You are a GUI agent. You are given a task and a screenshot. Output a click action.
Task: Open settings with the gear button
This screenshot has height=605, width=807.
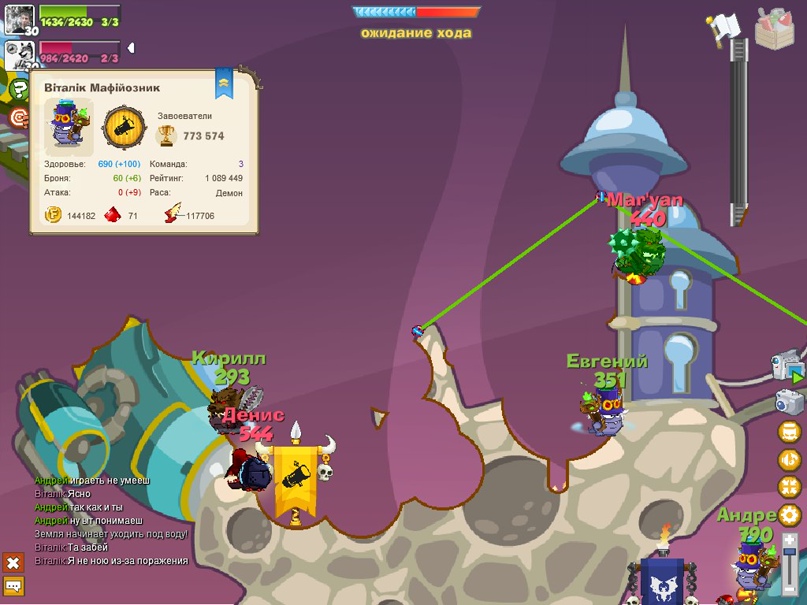789,515
